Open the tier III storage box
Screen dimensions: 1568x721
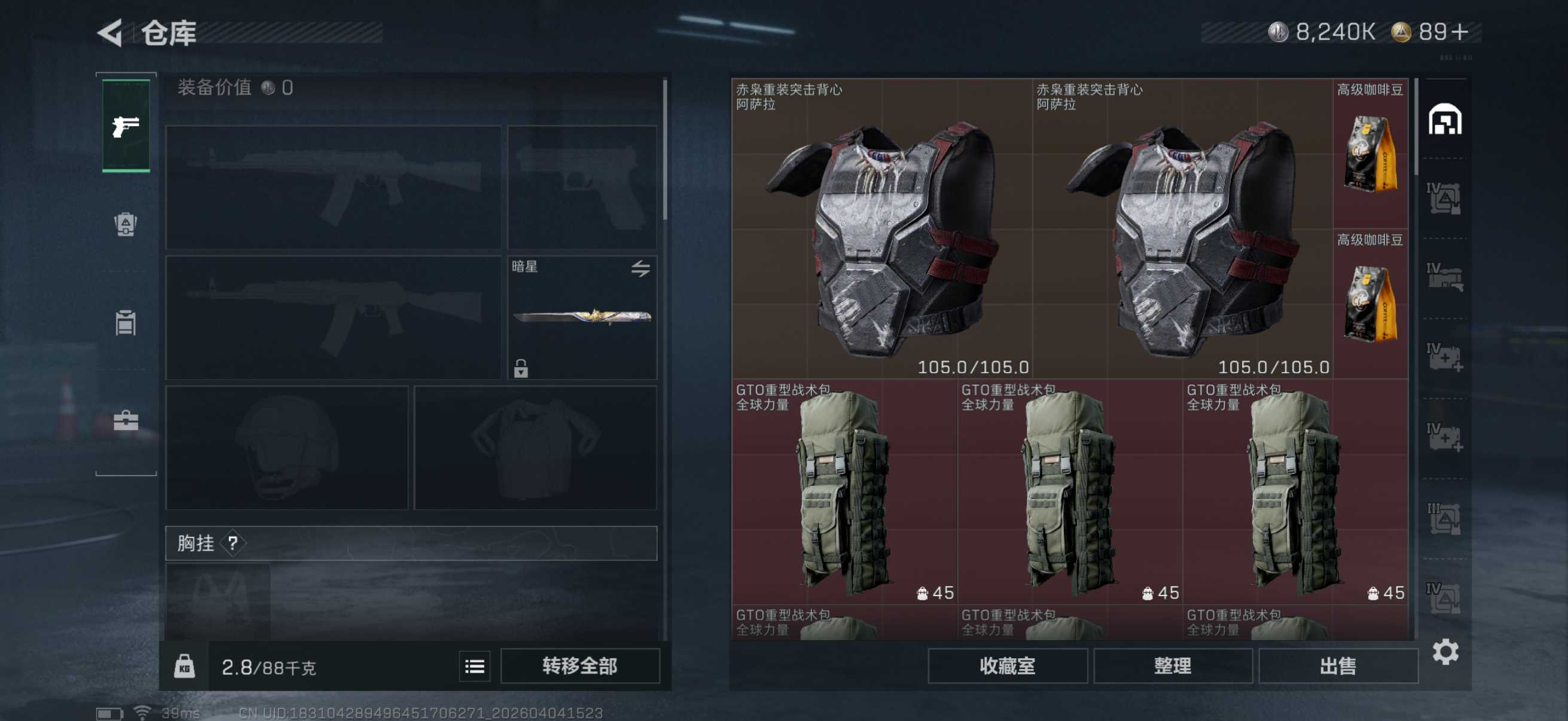1443,518
